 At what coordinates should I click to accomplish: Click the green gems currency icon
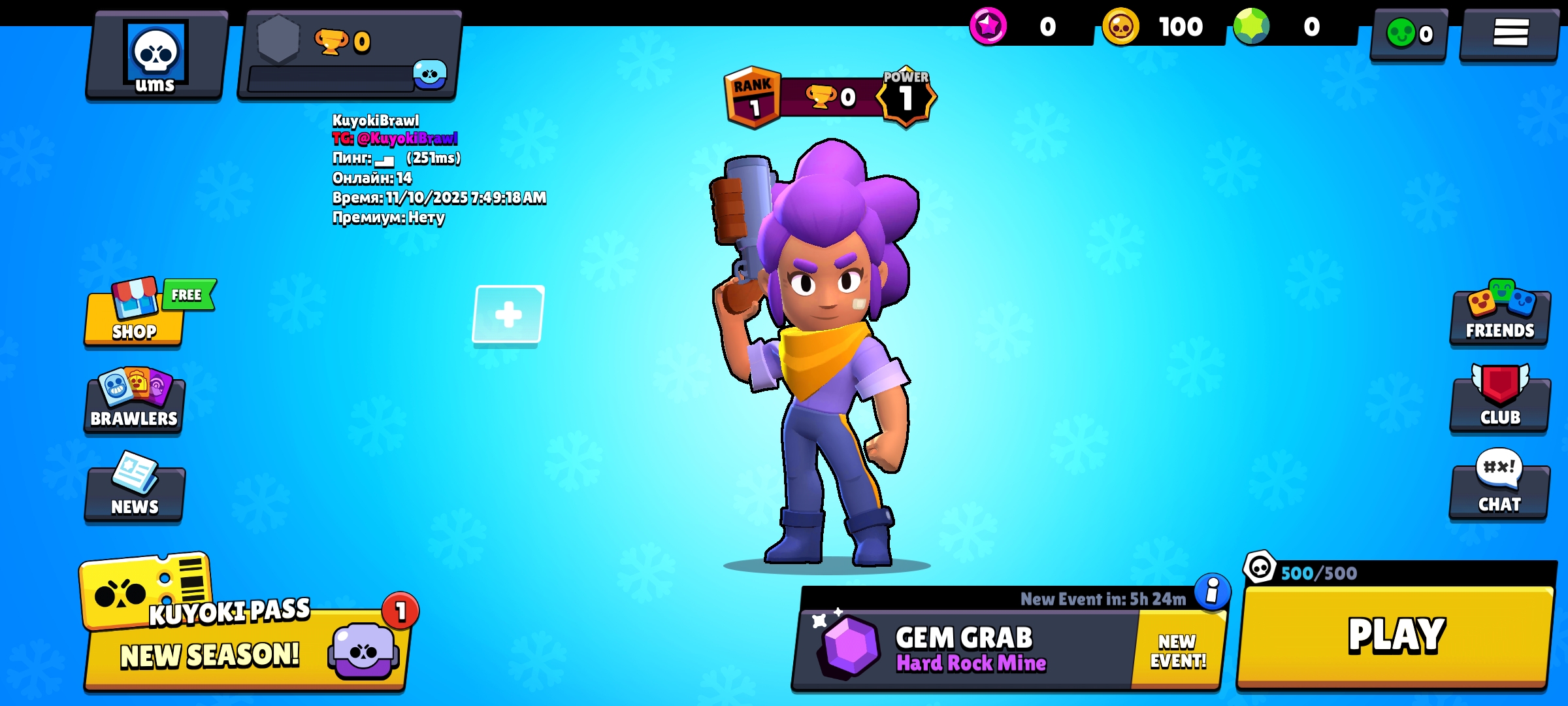(1251, 27)
